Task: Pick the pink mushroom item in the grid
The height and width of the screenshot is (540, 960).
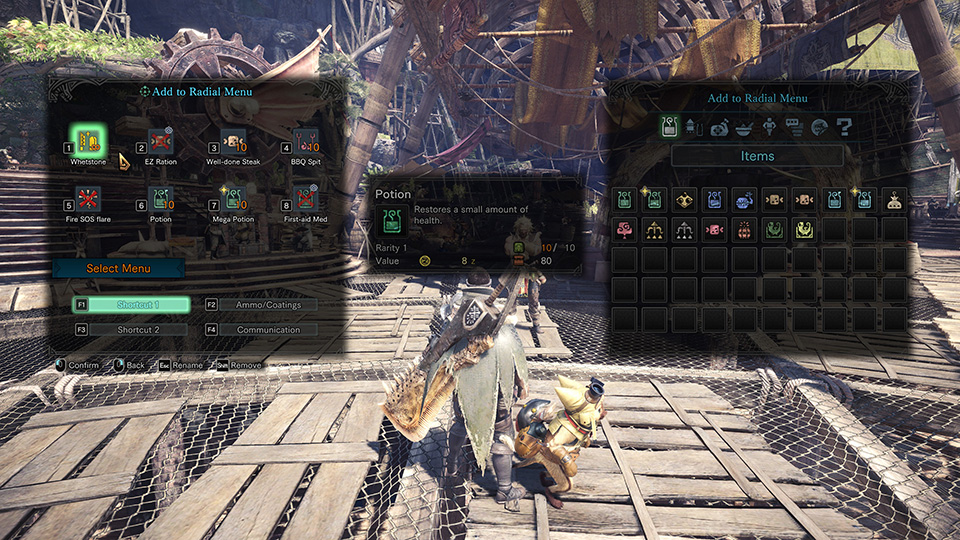Action: coord(624,229)
